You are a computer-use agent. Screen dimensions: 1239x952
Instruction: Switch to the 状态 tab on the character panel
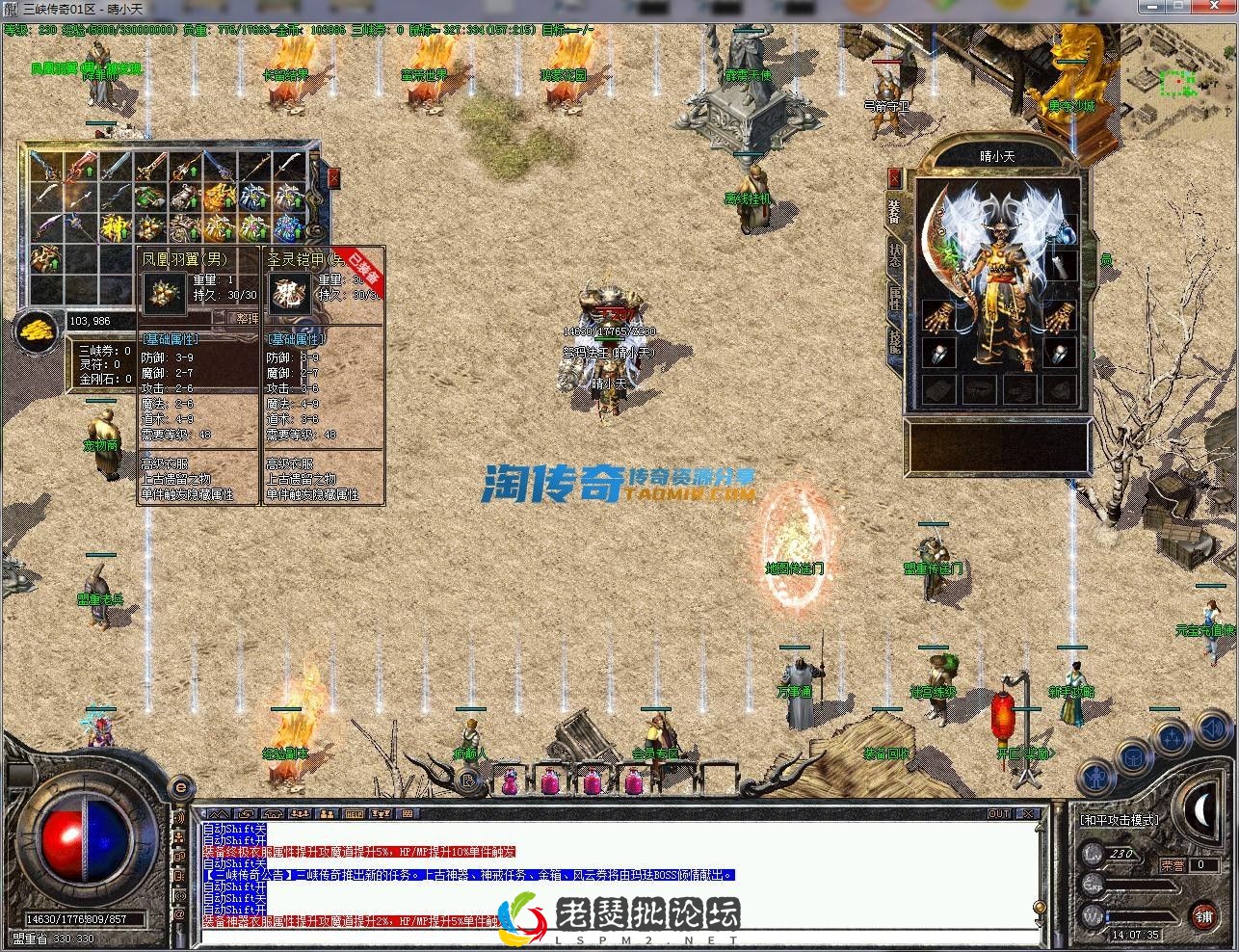894,249
